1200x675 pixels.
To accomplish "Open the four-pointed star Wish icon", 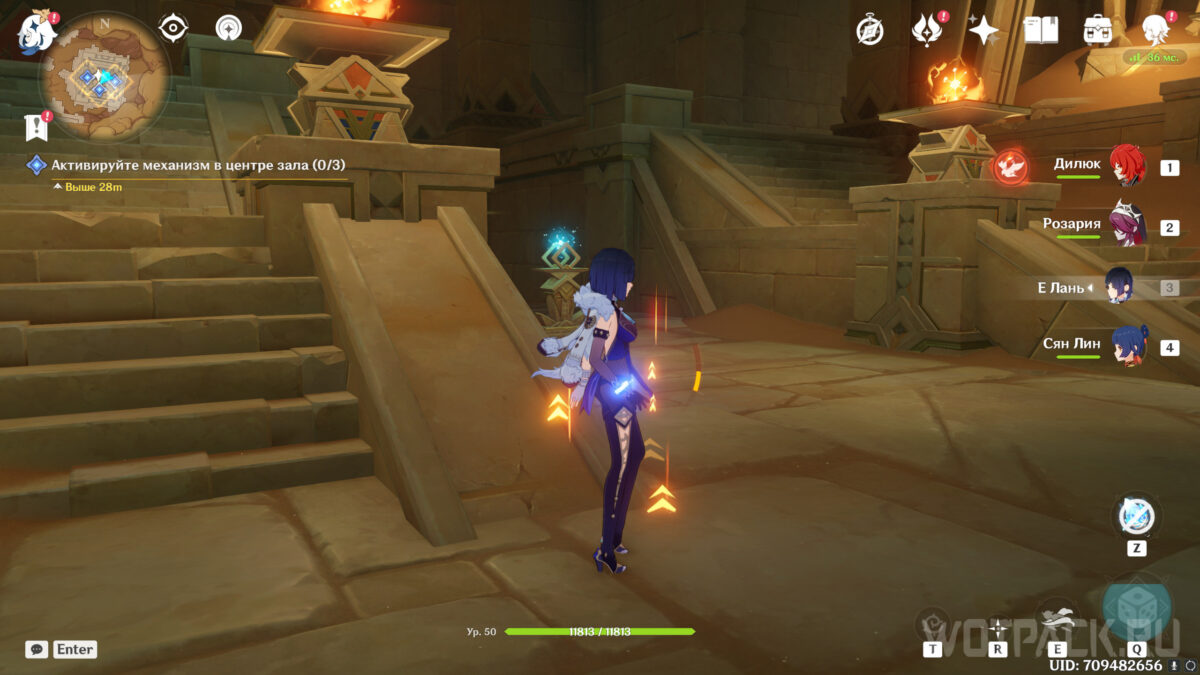I will point(984,31).
